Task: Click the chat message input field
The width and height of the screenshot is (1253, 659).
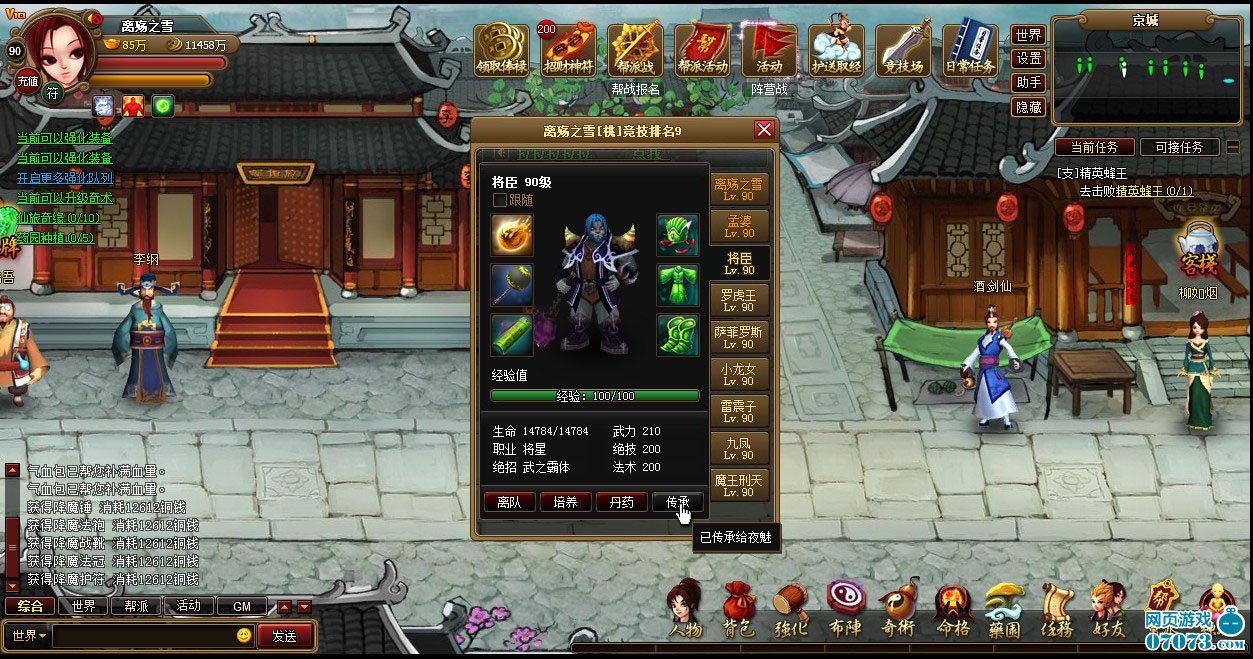Action: (145, 636)
